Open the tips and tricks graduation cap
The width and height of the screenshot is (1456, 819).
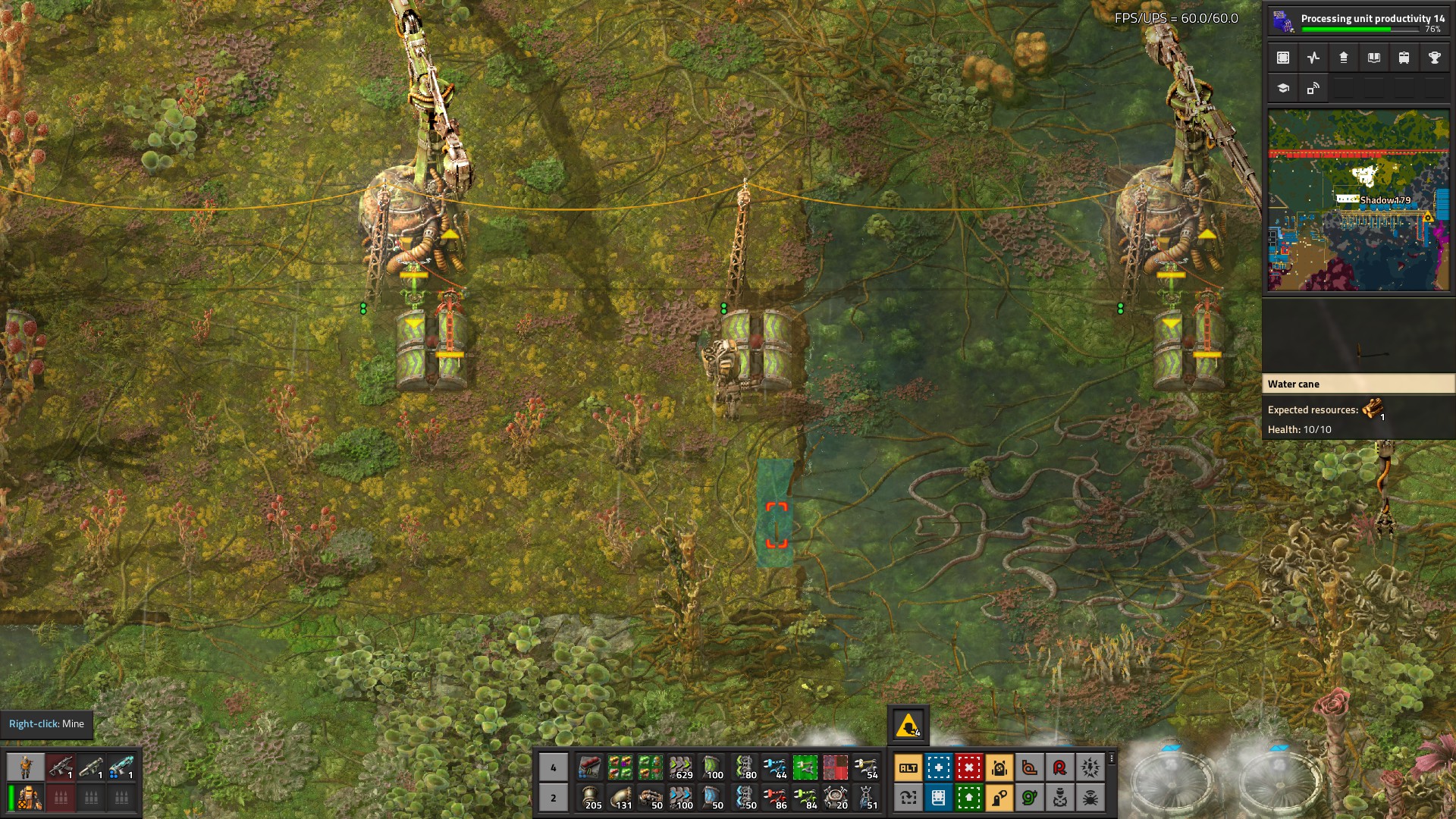coord(1283,88)
